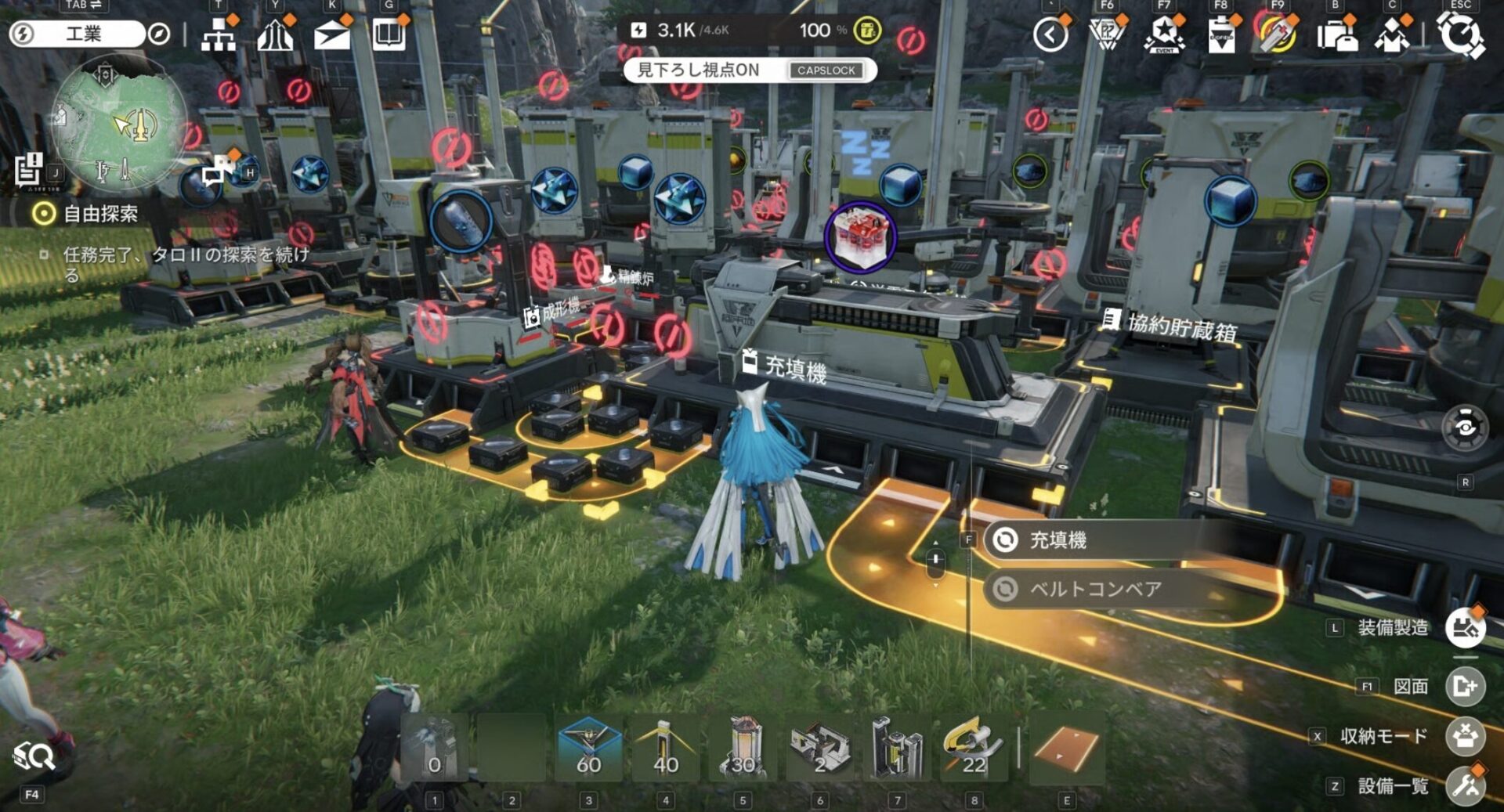Viewport: 1504px width, 812px height.
Task: Open the 設備一覧 facility list
Action: [x=1465, y=785]
